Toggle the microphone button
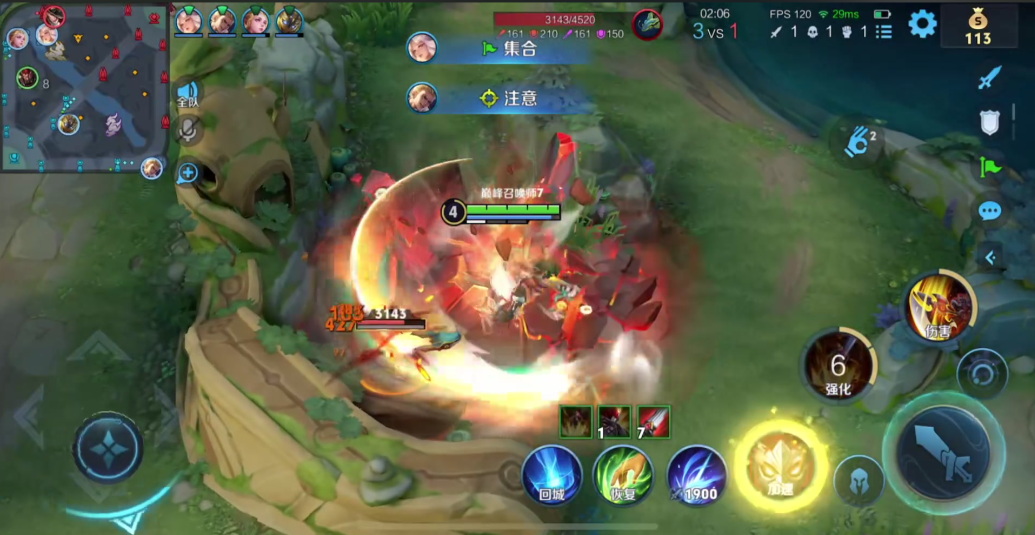Image resolution: width=1035 pixels, height=535 pixels. 187,130
